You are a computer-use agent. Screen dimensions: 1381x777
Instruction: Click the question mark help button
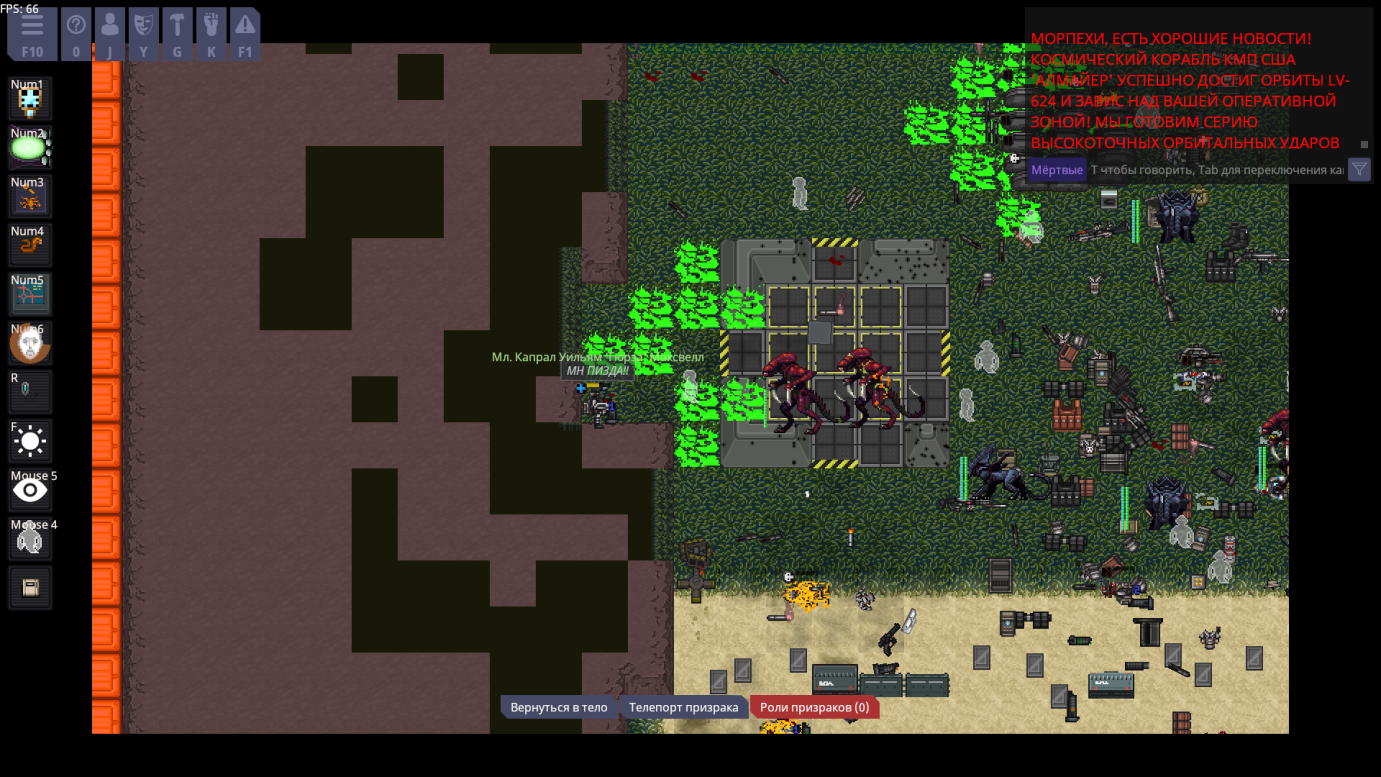76,33
